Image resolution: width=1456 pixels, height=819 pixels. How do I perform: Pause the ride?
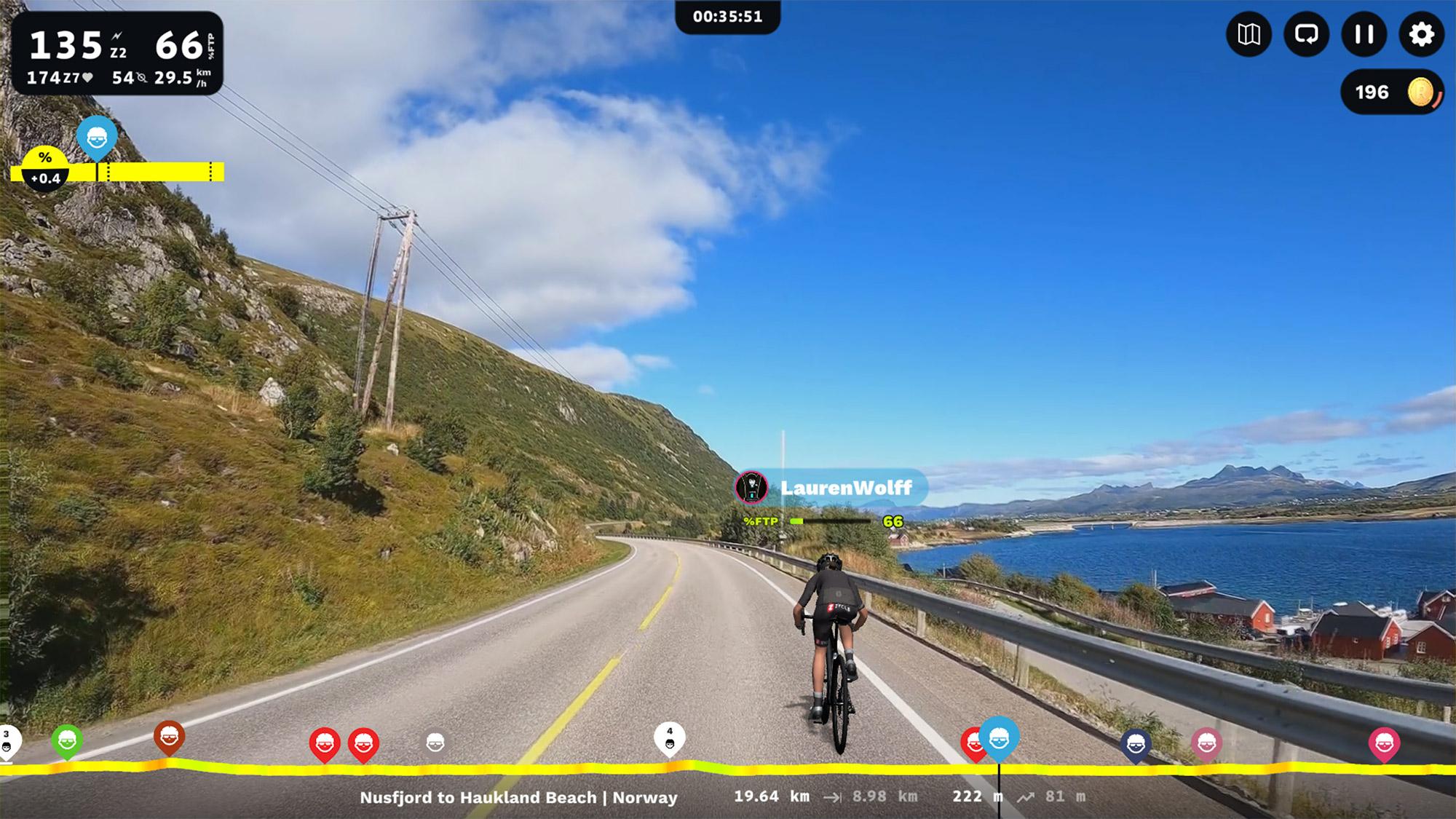(x=1364, y=34)
